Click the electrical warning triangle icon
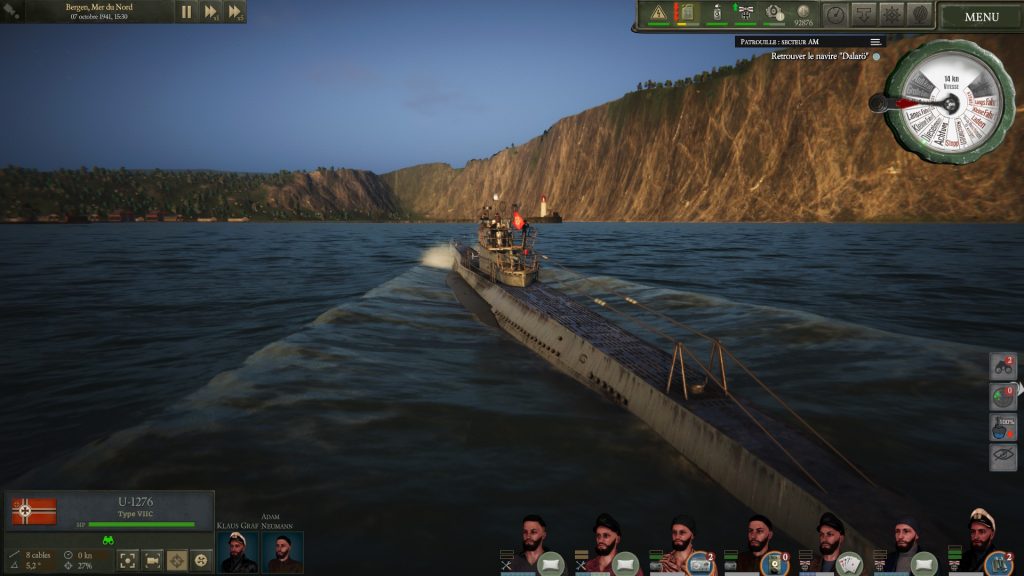 [x=658, y=13]
